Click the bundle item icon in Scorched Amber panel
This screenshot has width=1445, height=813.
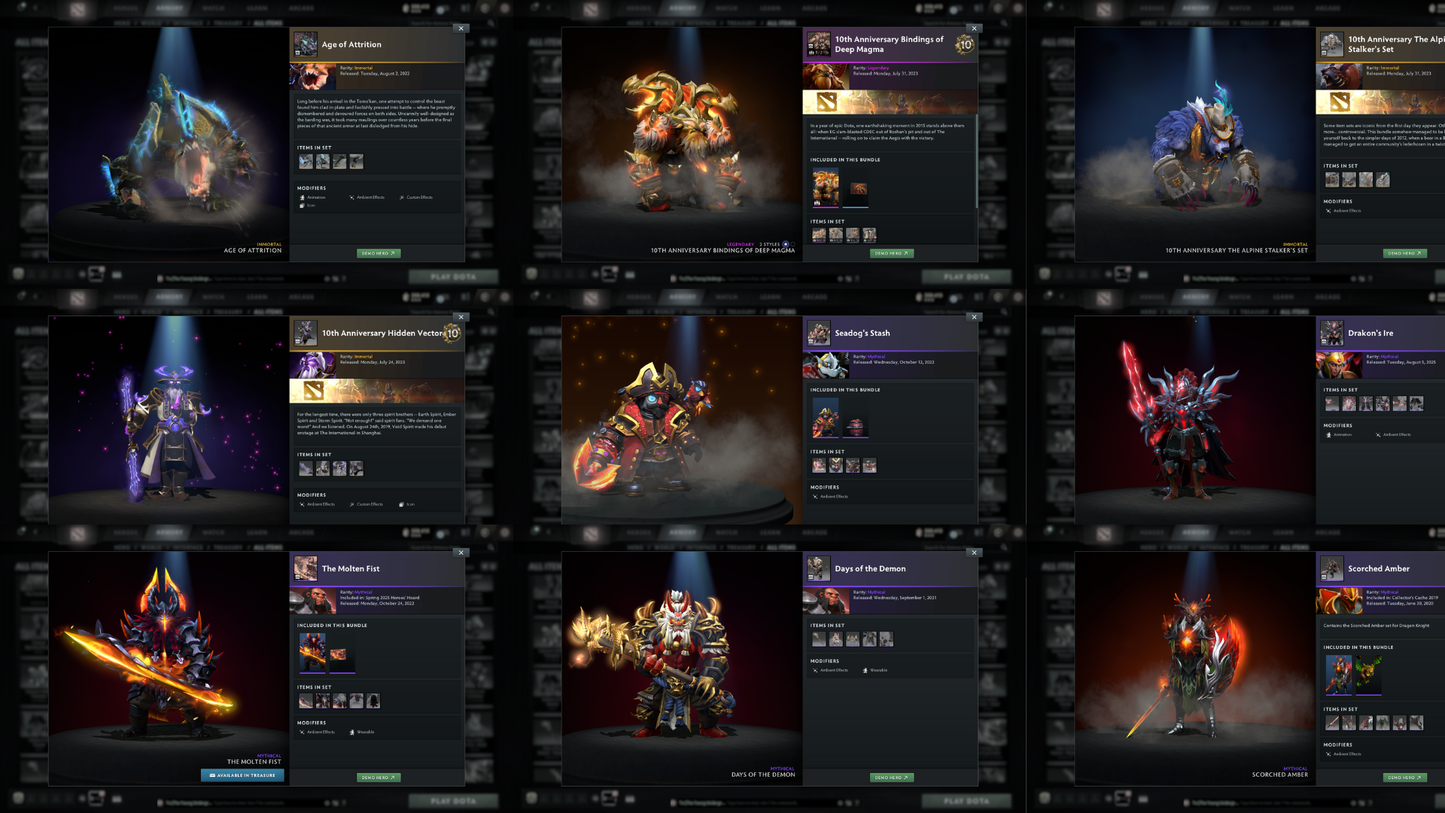tap(1339, 675)
